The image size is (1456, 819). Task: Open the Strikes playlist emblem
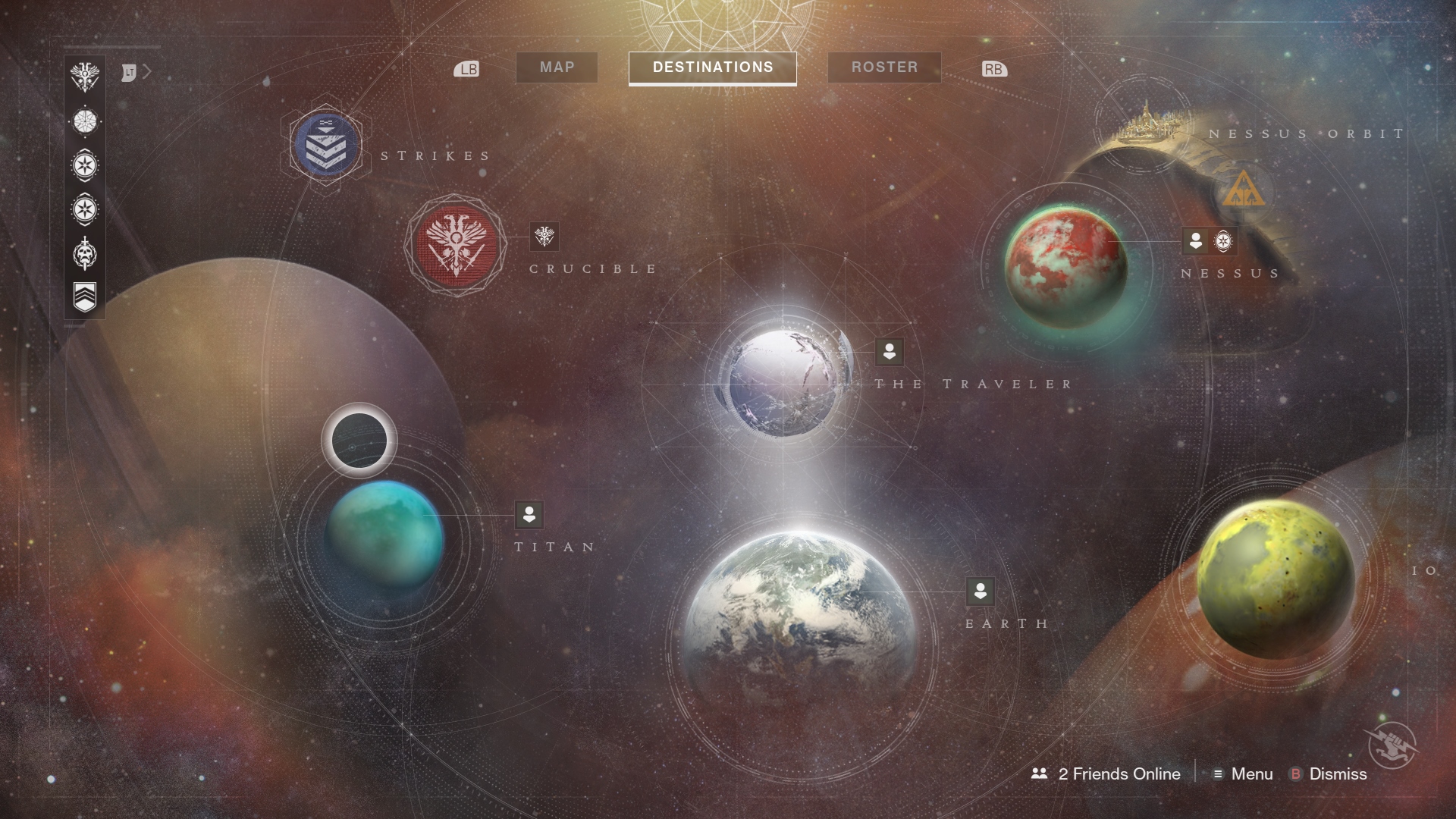[326, 144]
